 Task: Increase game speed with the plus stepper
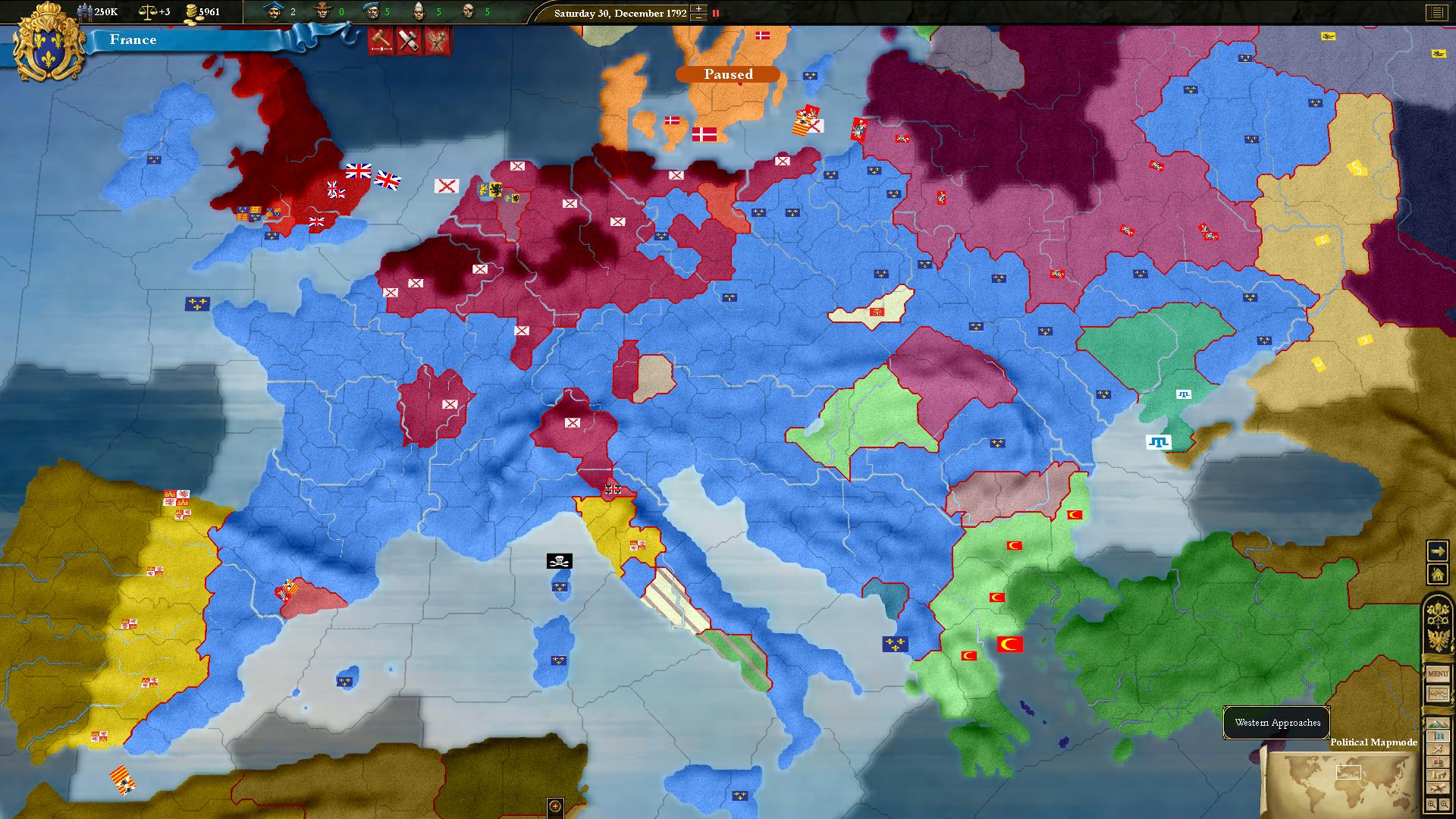click(x=697, y=8)
